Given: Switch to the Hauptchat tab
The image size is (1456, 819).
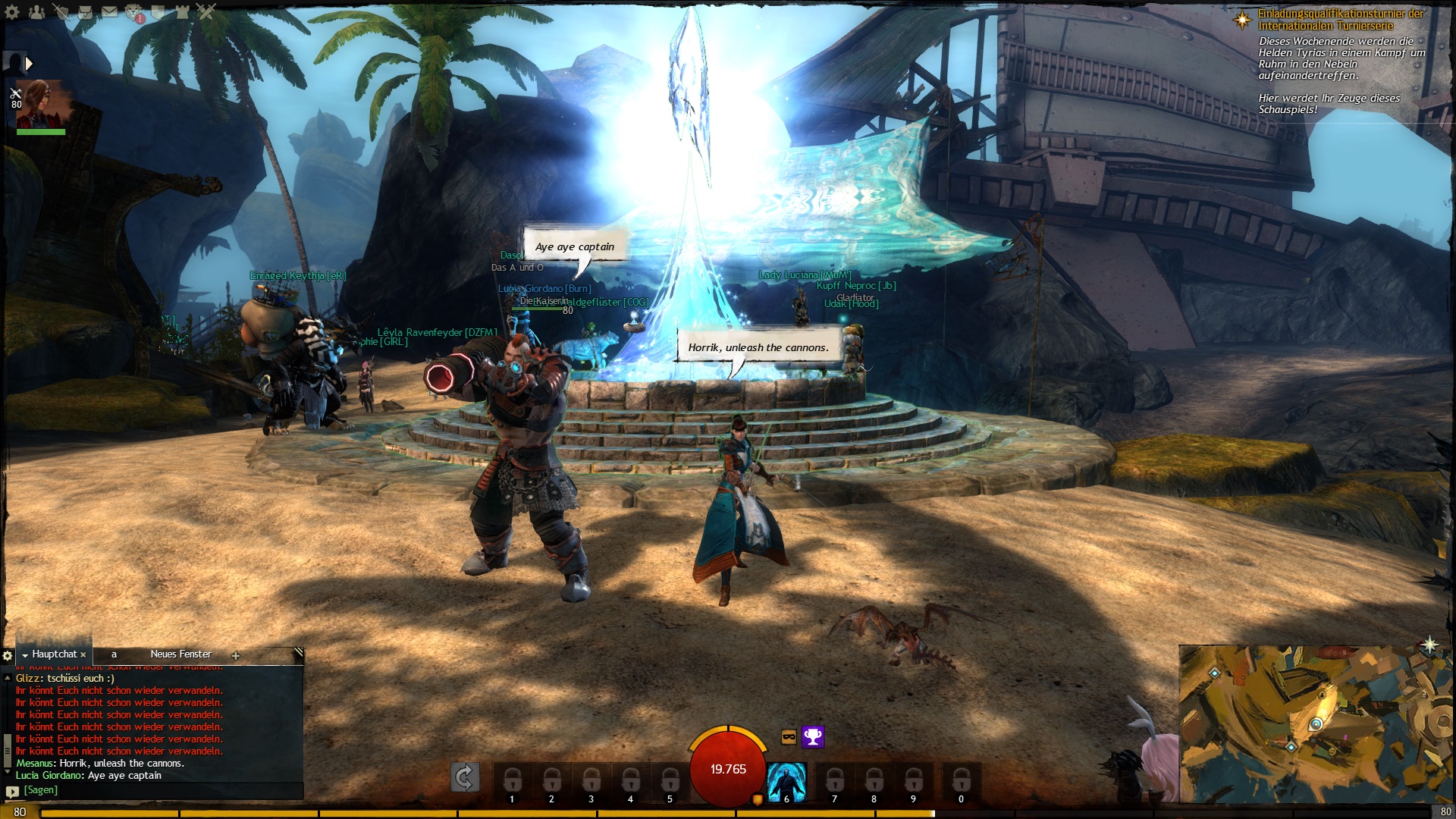Looking at the screenshot, I should coord(54,654).
